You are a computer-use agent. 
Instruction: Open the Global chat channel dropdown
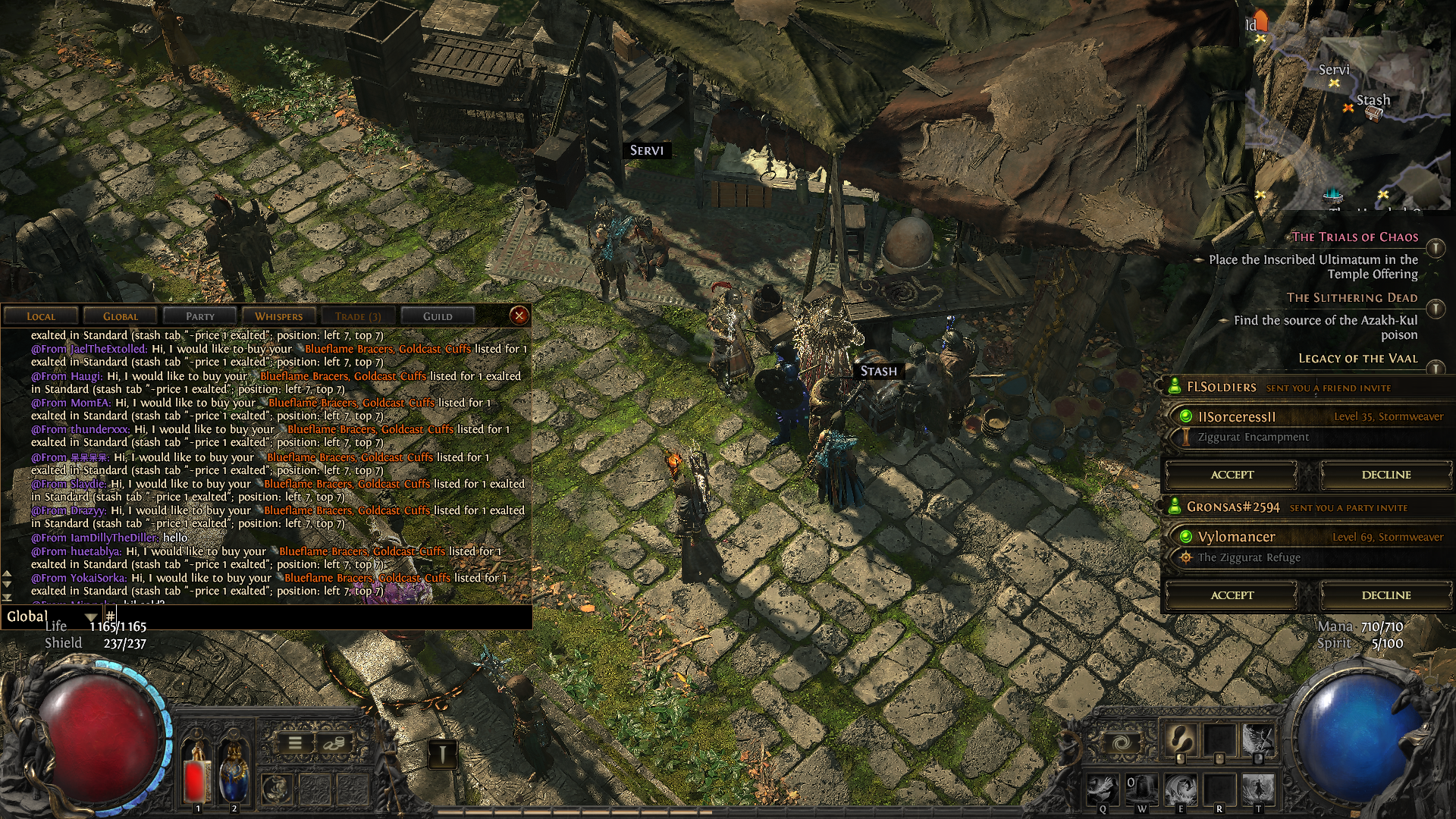tap(91, 617)
